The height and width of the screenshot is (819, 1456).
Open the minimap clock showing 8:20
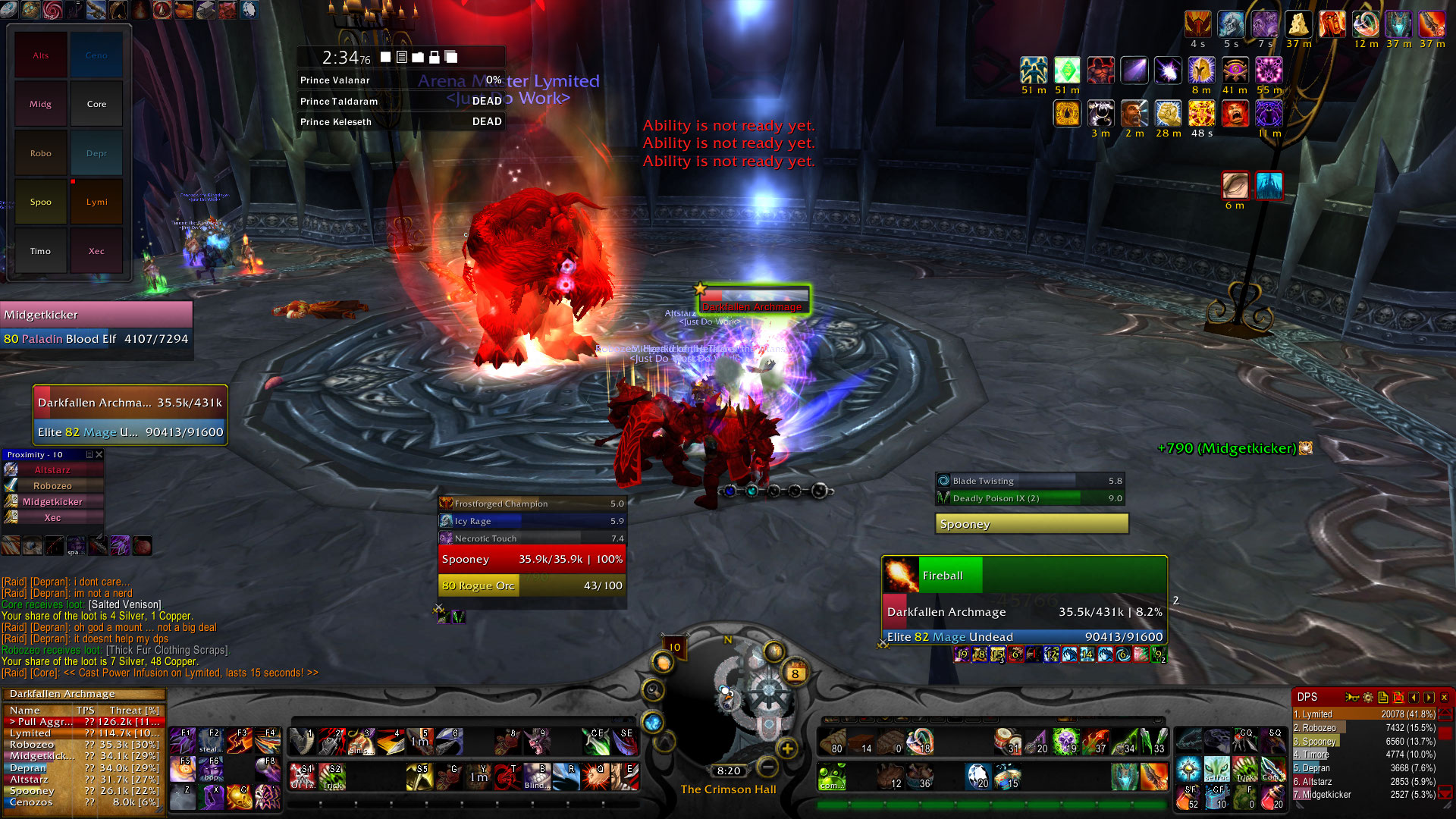coord(728,770)
